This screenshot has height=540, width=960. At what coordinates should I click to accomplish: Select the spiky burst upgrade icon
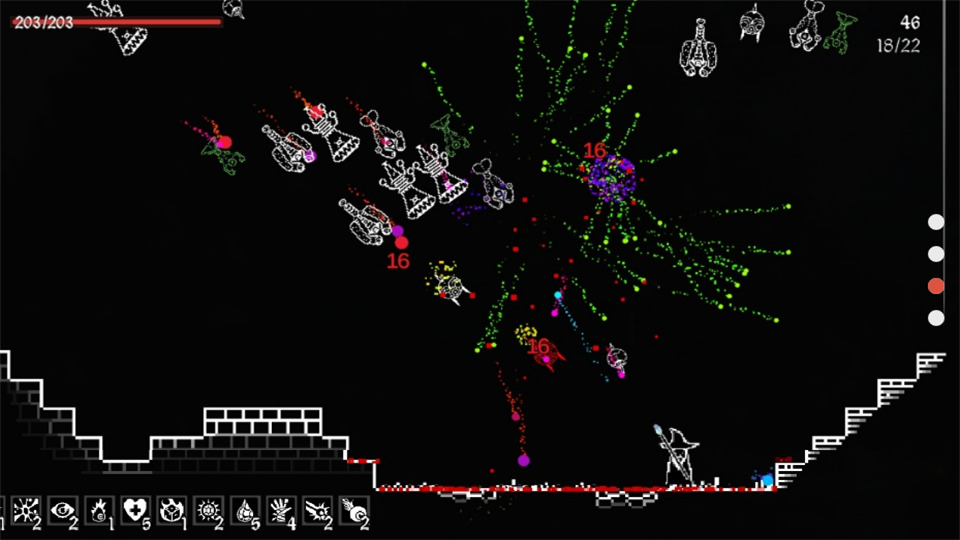pyautogui.click(x=24, y=510)
